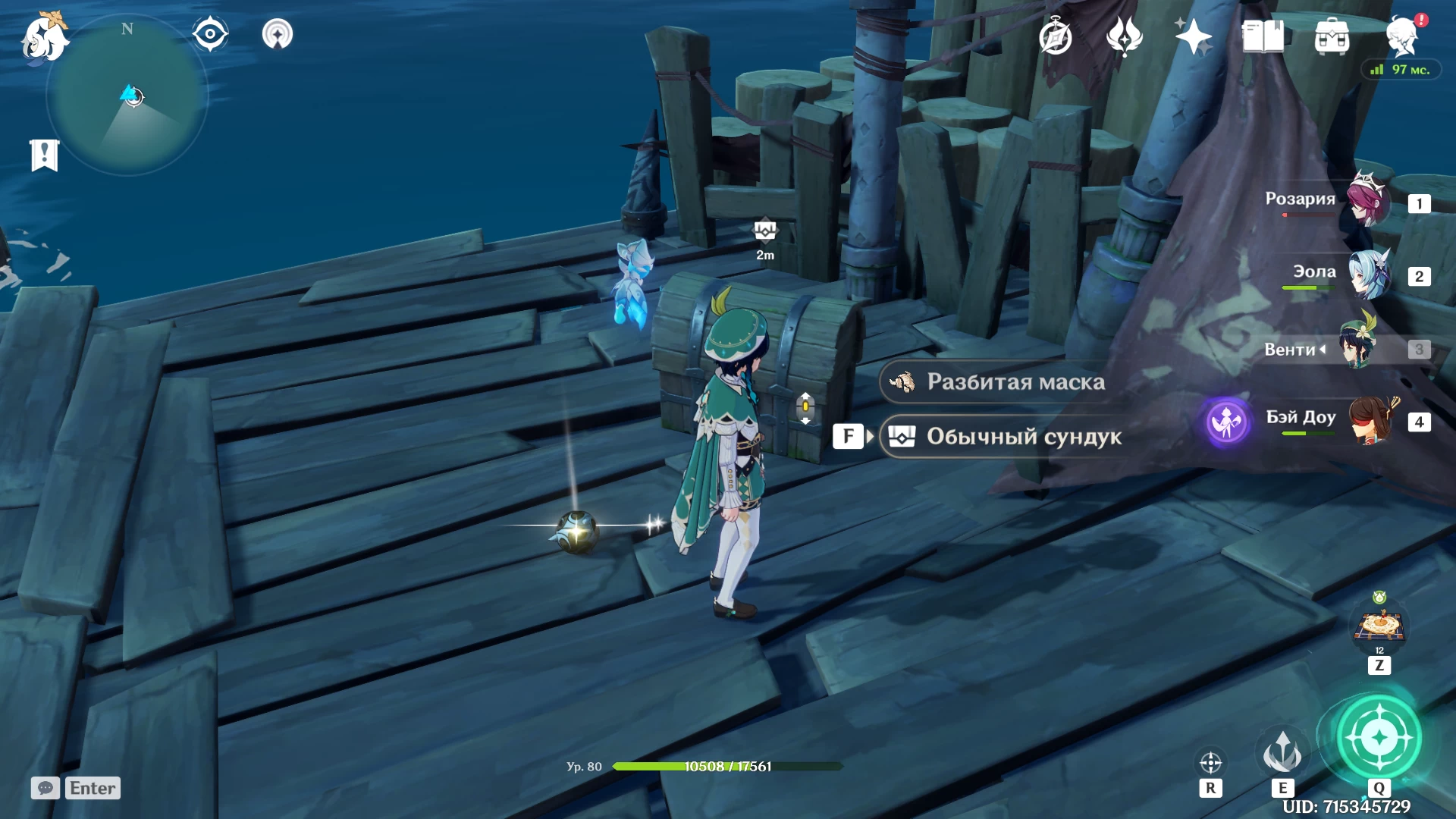
Task: Open the events flame emblem icon
Action: coord(1124,36)
